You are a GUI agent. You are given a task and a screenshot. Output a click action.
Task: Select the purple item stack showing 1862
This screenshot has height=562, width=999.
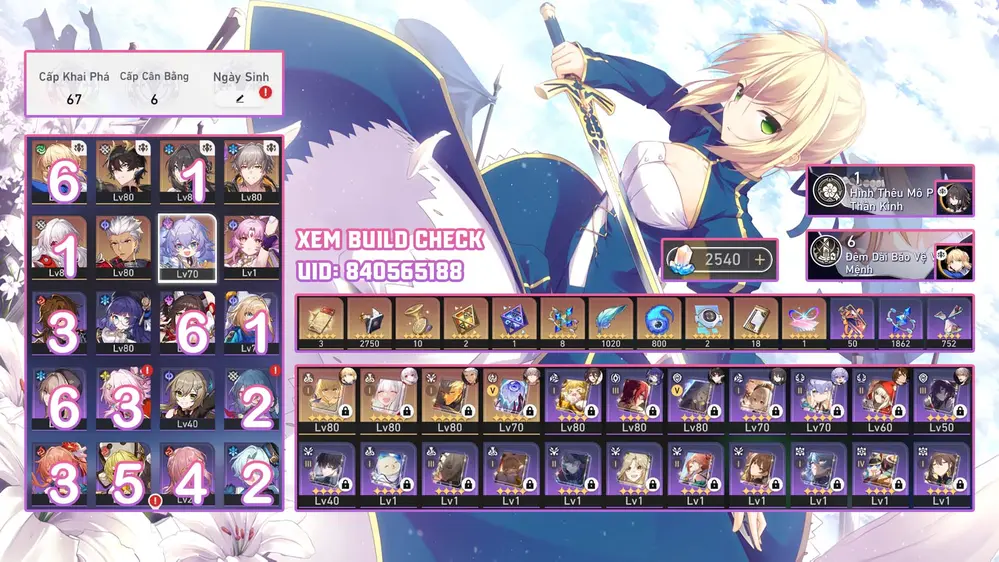[901, 321]
